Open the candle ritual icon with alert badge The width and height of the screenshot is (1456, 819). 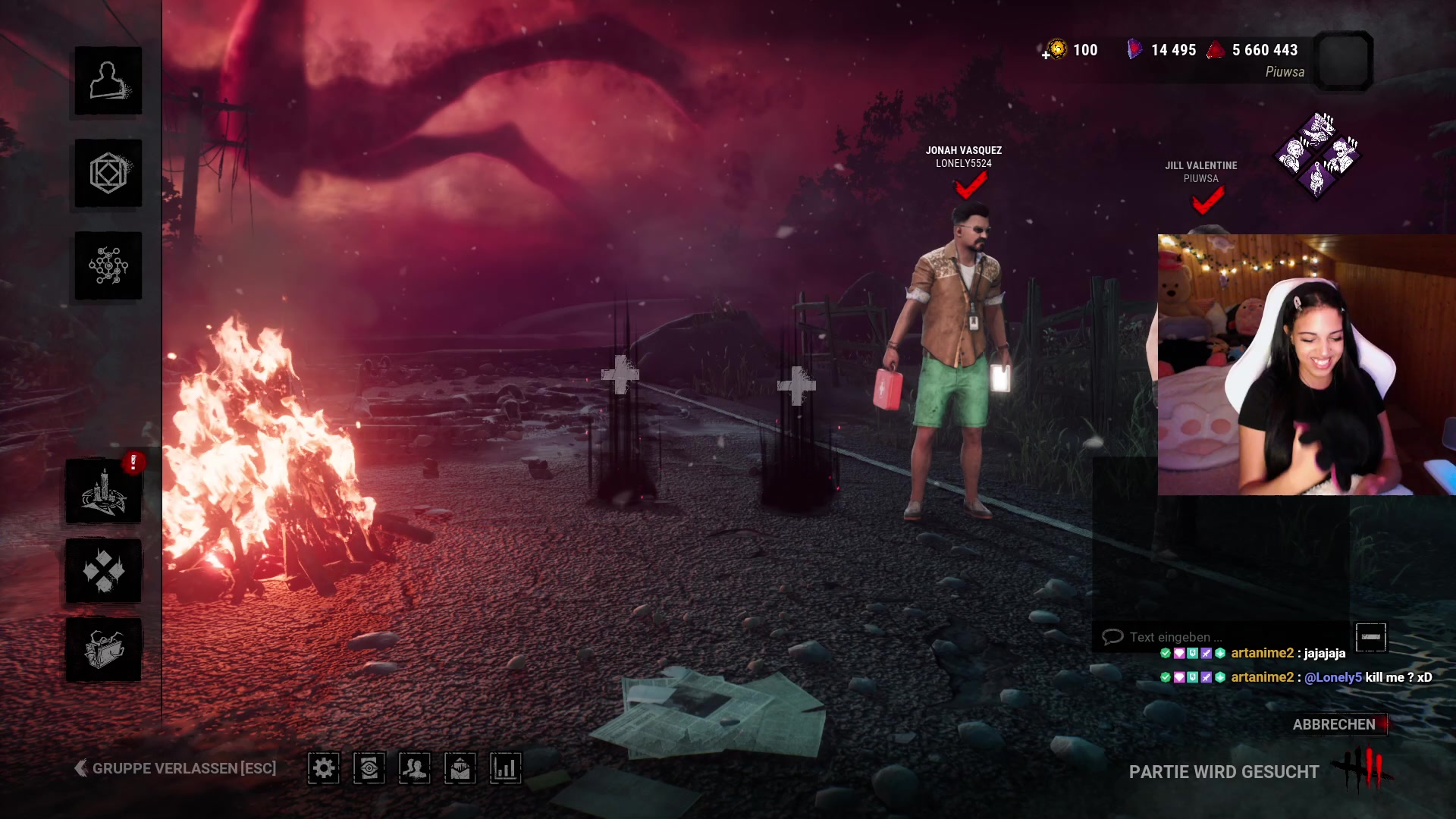click(x=104, y=491)
